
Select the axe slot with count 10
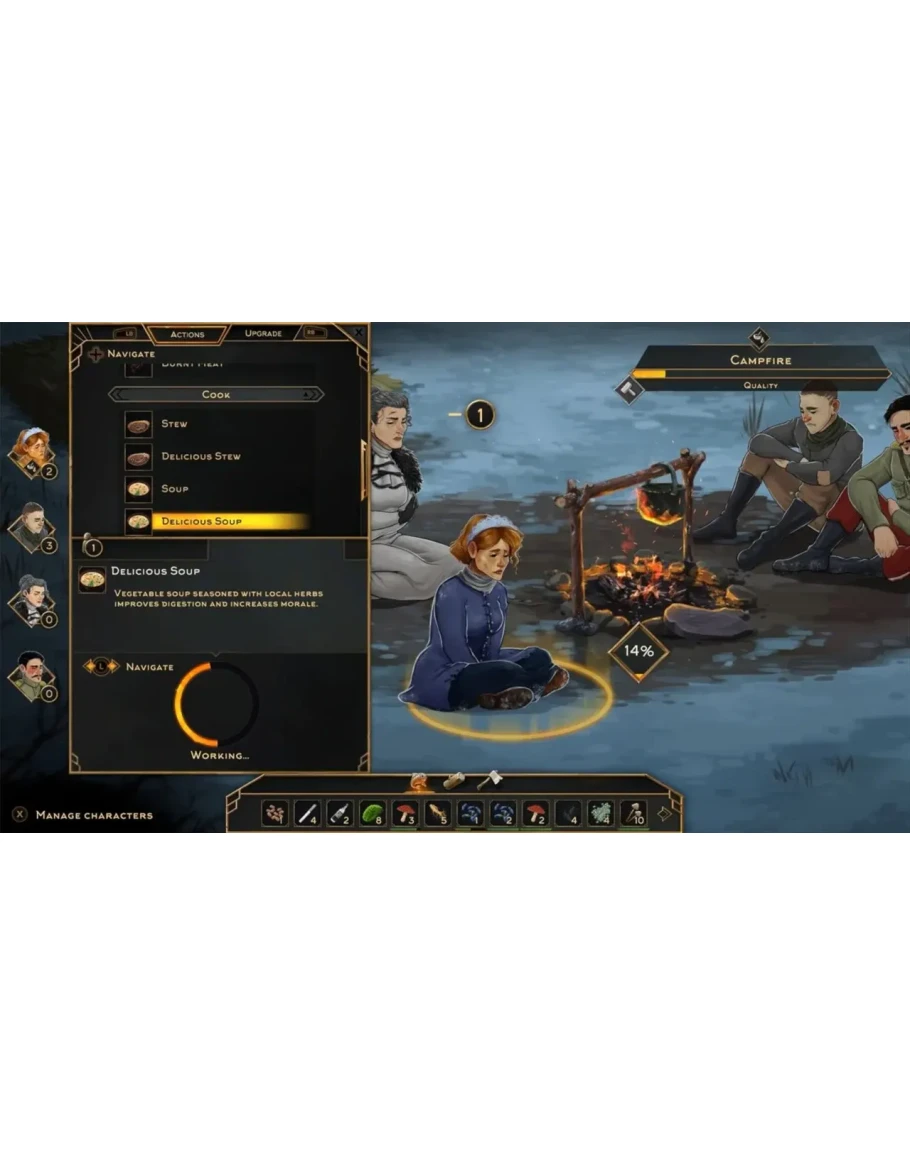[633, 813]
